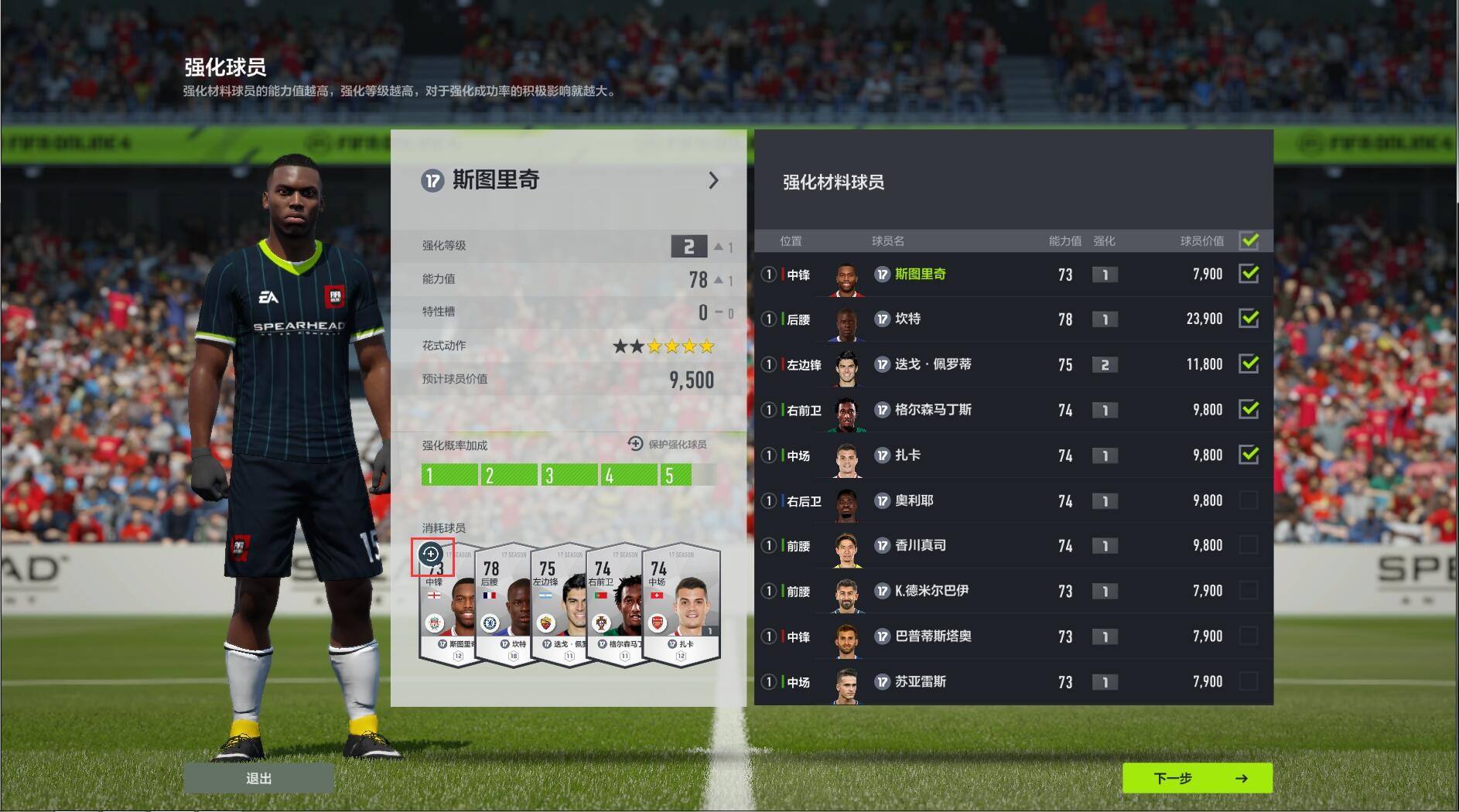Viewport: 1459px width, 812px height.
Task: Click the plus icon on the first consumed card
Action: click(x=431, y=554)
